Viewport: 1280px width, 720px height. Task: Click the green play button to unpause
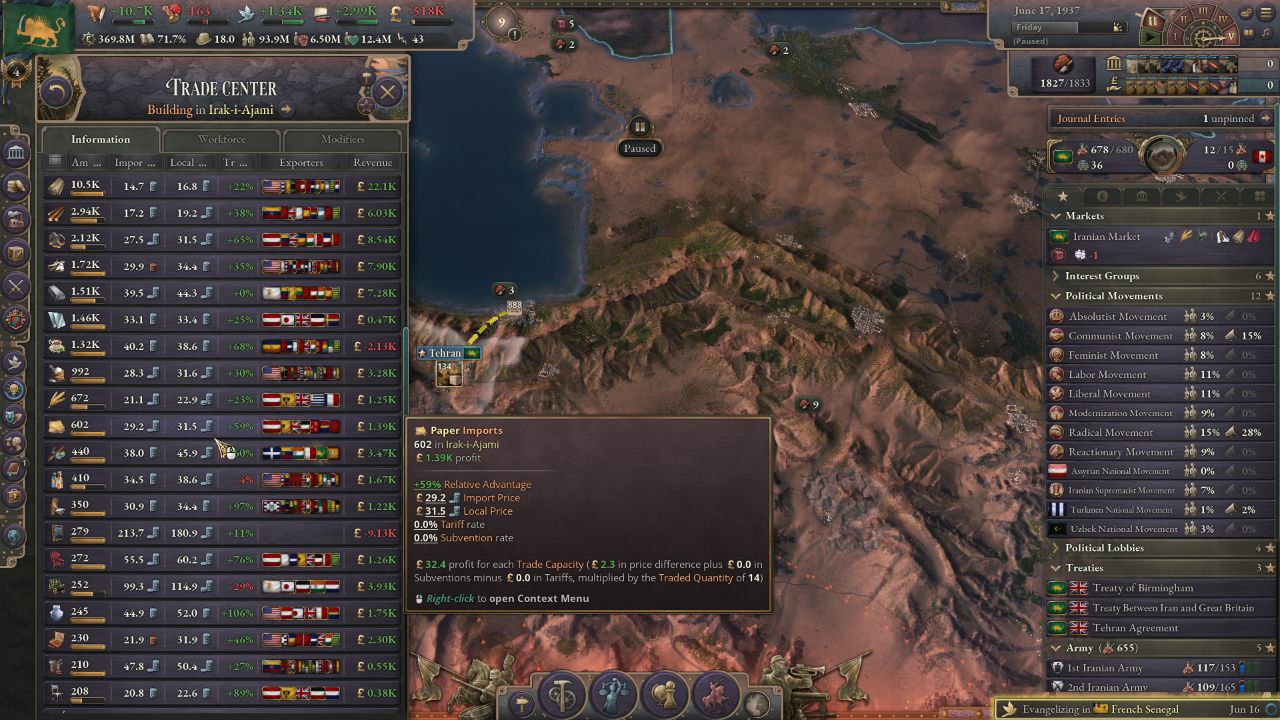click(1152, 38)
